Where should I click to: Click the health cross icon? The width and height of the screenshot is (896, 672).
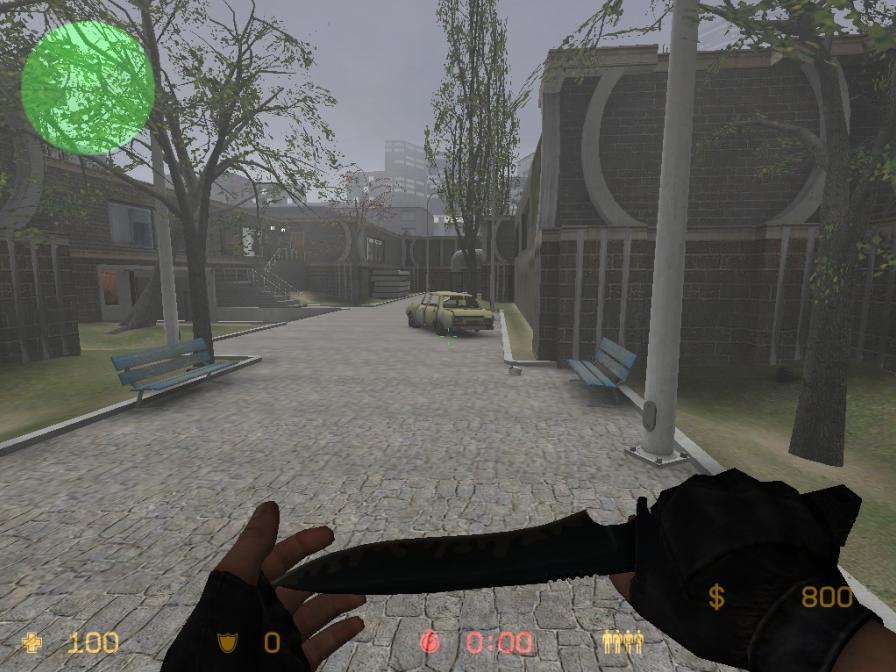pyautogui.click(x=34, y=642)
